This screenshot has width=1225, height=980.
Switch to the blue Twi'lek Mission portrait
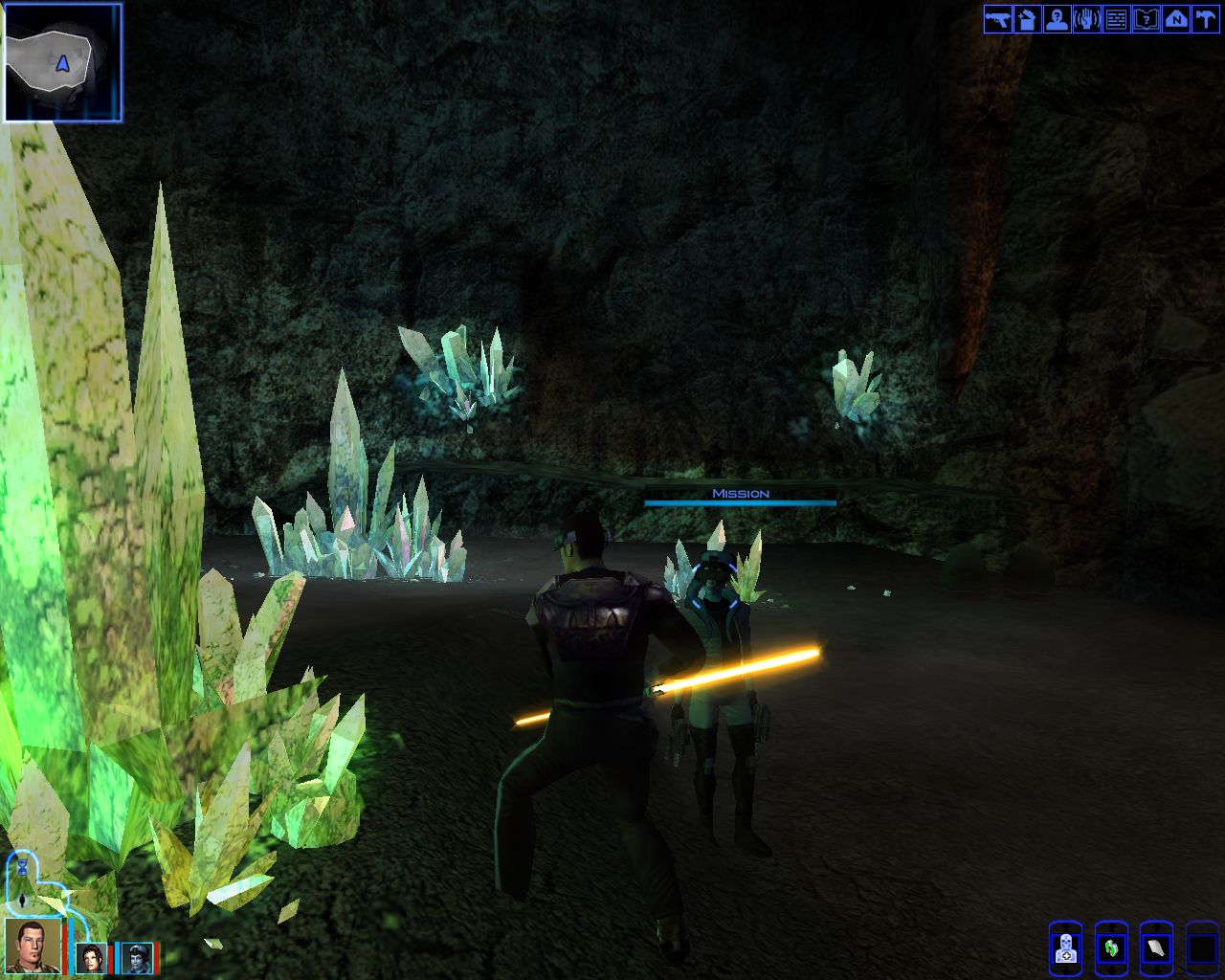pyautogui.click(x=137, y=957)
